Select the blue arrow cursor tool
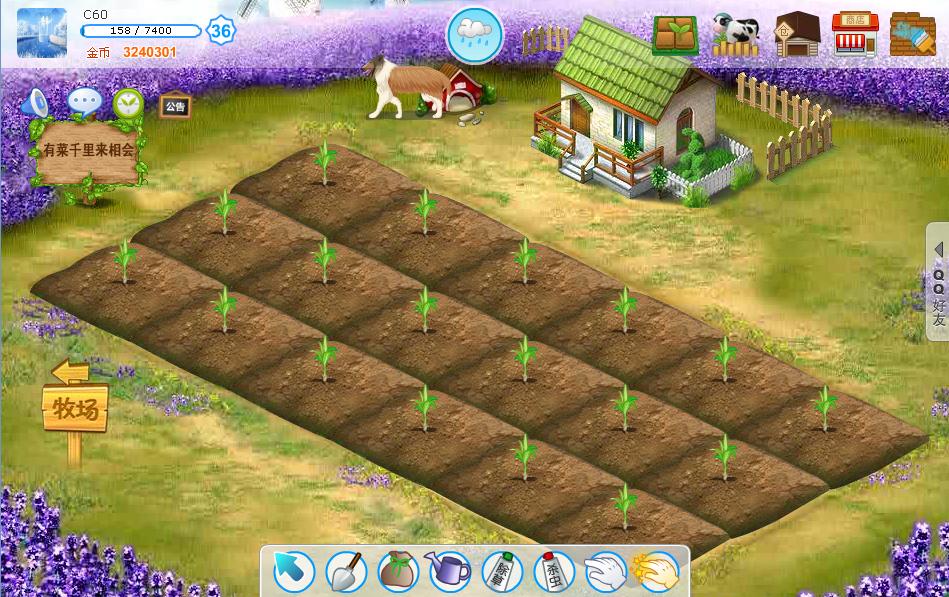Screen dimensions: 949x597 [293, 571]
